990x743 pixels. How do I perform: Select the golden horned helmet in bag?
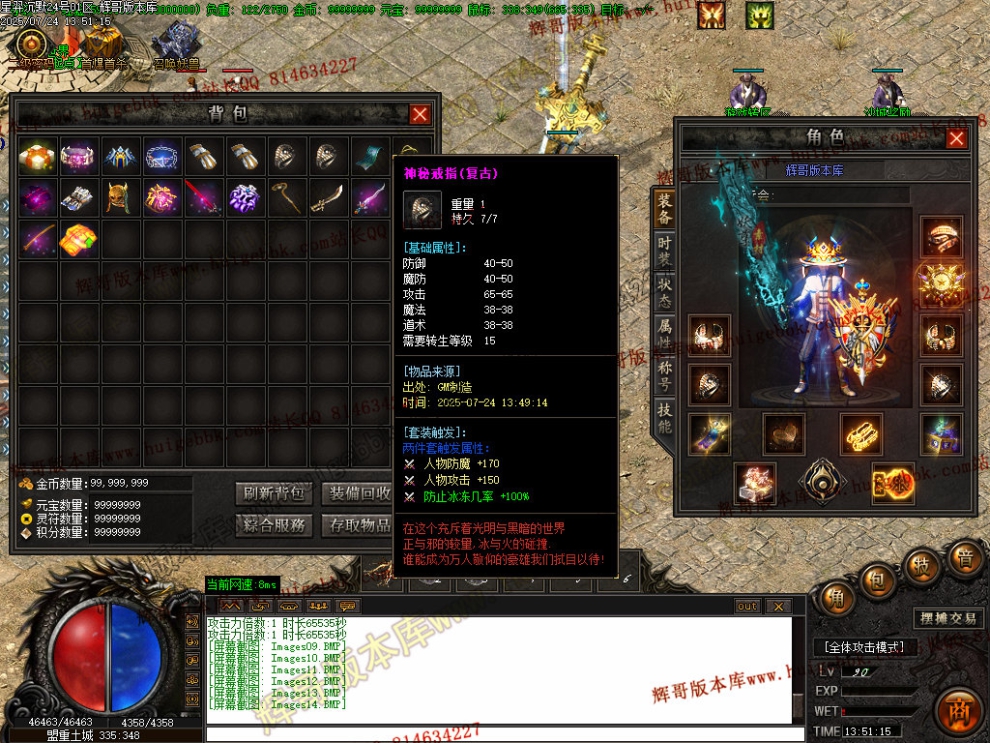click(120, 197)
